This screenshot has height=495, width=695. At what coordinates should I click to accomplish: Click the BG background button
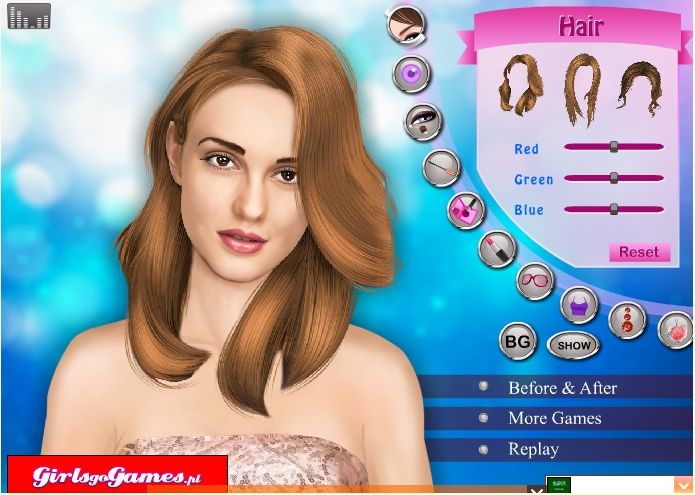click(517, 341)
